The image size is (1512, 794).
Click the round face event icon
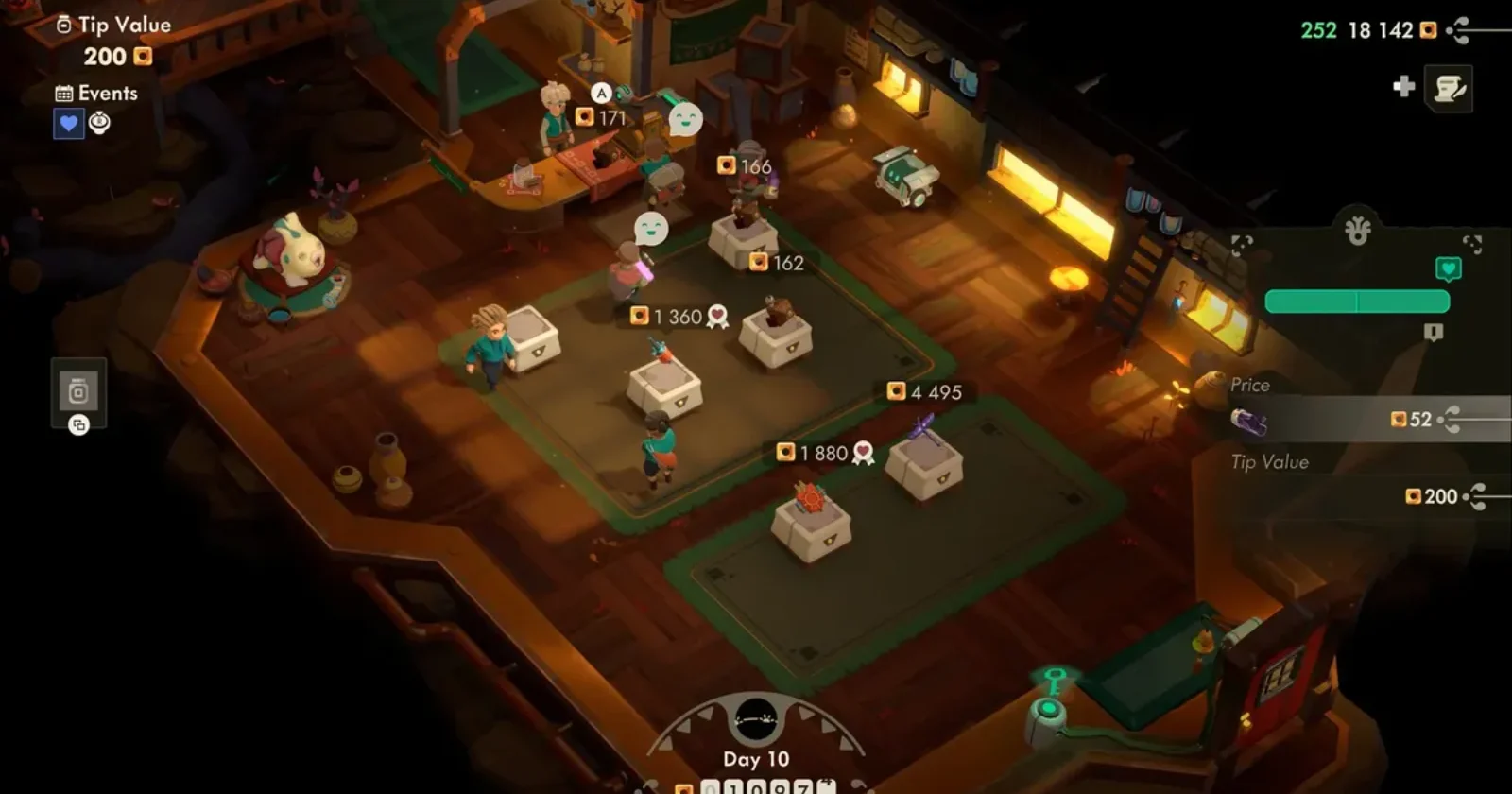[x=100, y=123]
